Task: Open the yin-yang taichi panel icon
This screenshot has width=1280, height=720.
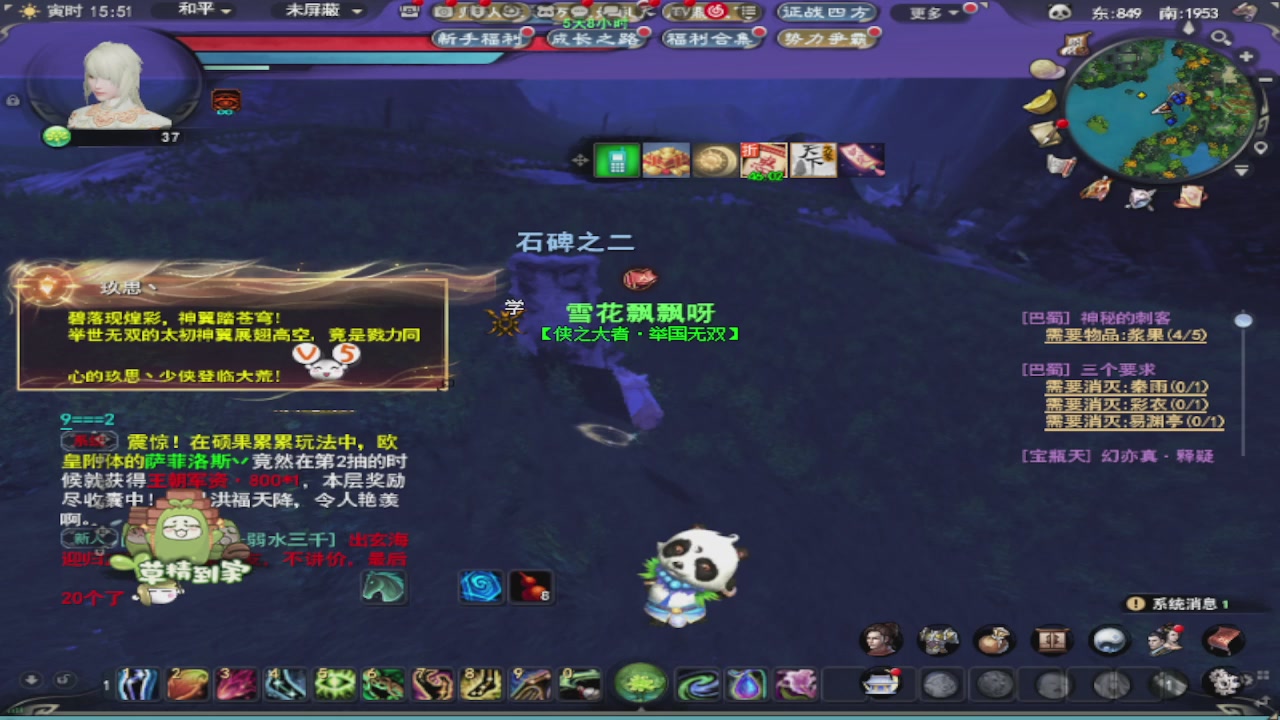Action: coord(1107,640)
